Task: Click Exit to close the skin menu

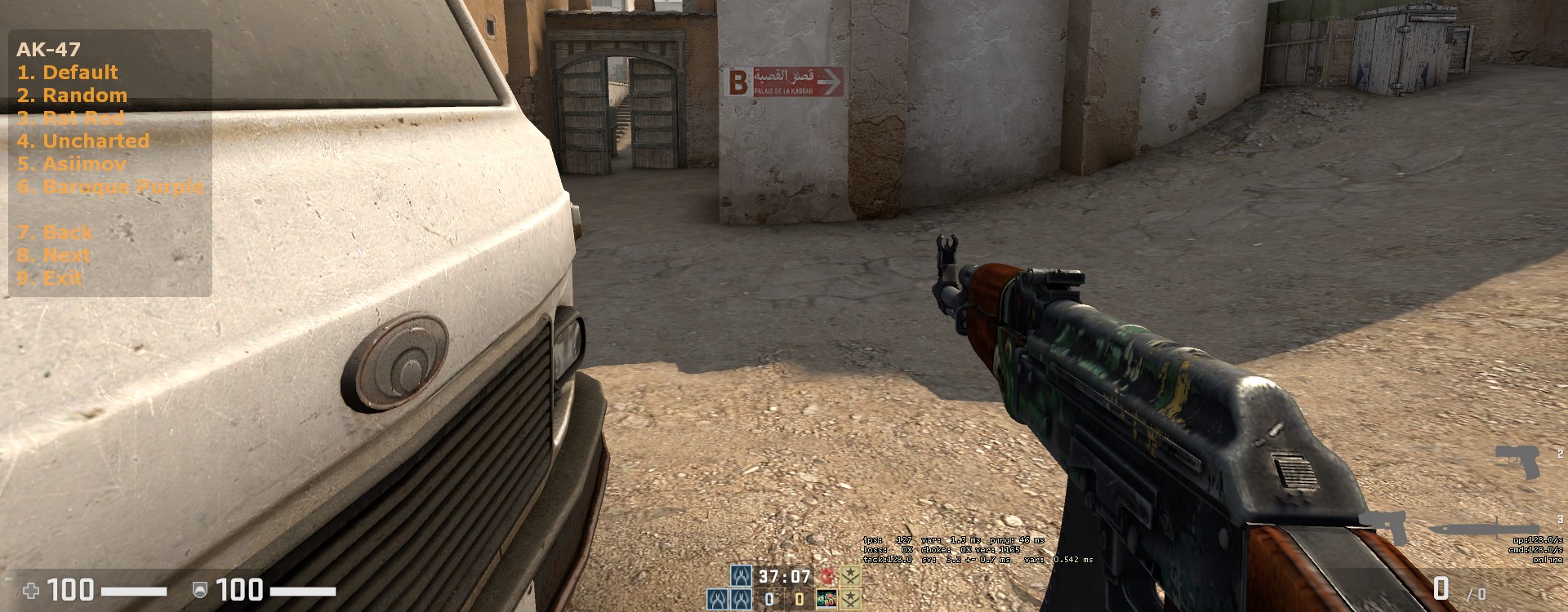Action: click(x=49, y=277)
